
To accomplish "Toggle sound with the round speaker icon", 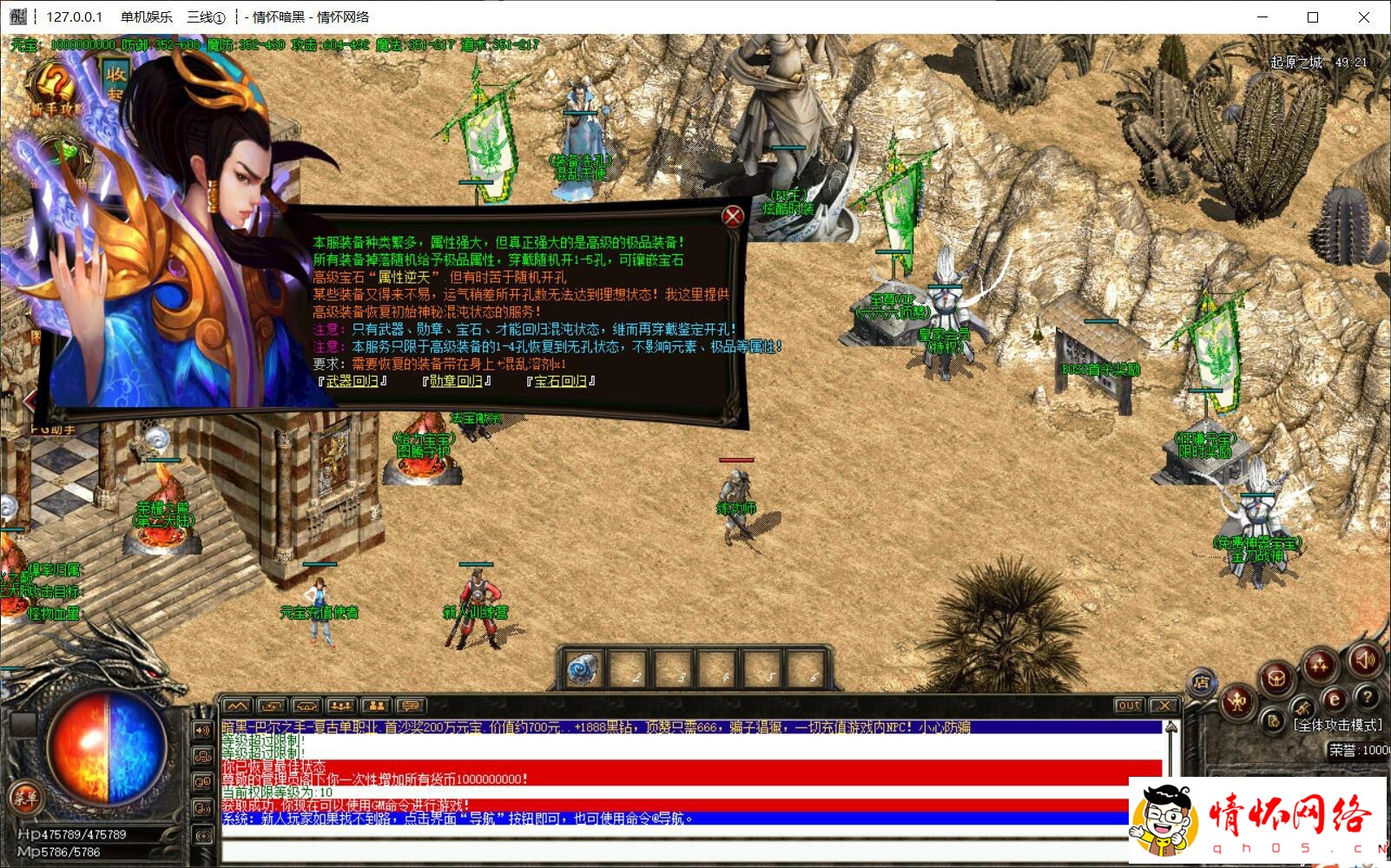I will coord(1364,660).
